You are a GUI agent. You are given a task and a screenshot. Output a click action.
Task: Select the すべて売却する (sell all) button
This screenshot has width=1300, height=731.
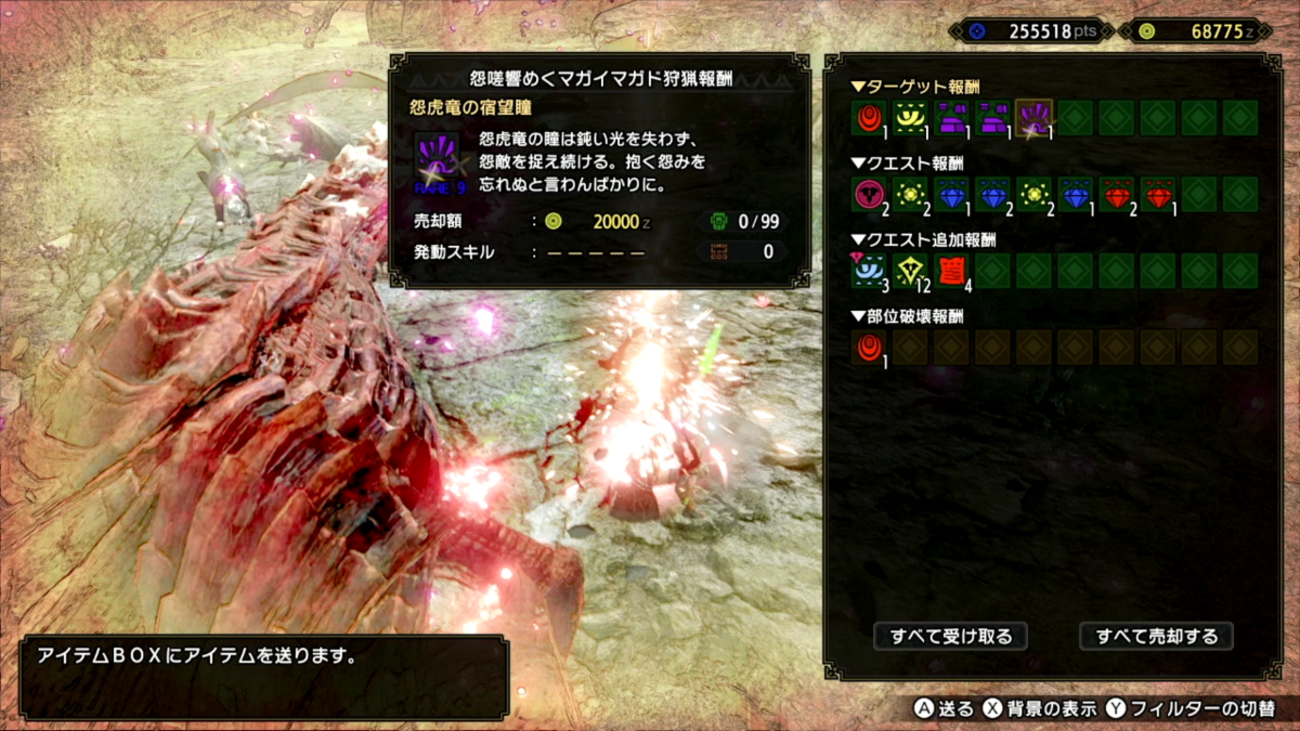click(x=1156, y=636)
